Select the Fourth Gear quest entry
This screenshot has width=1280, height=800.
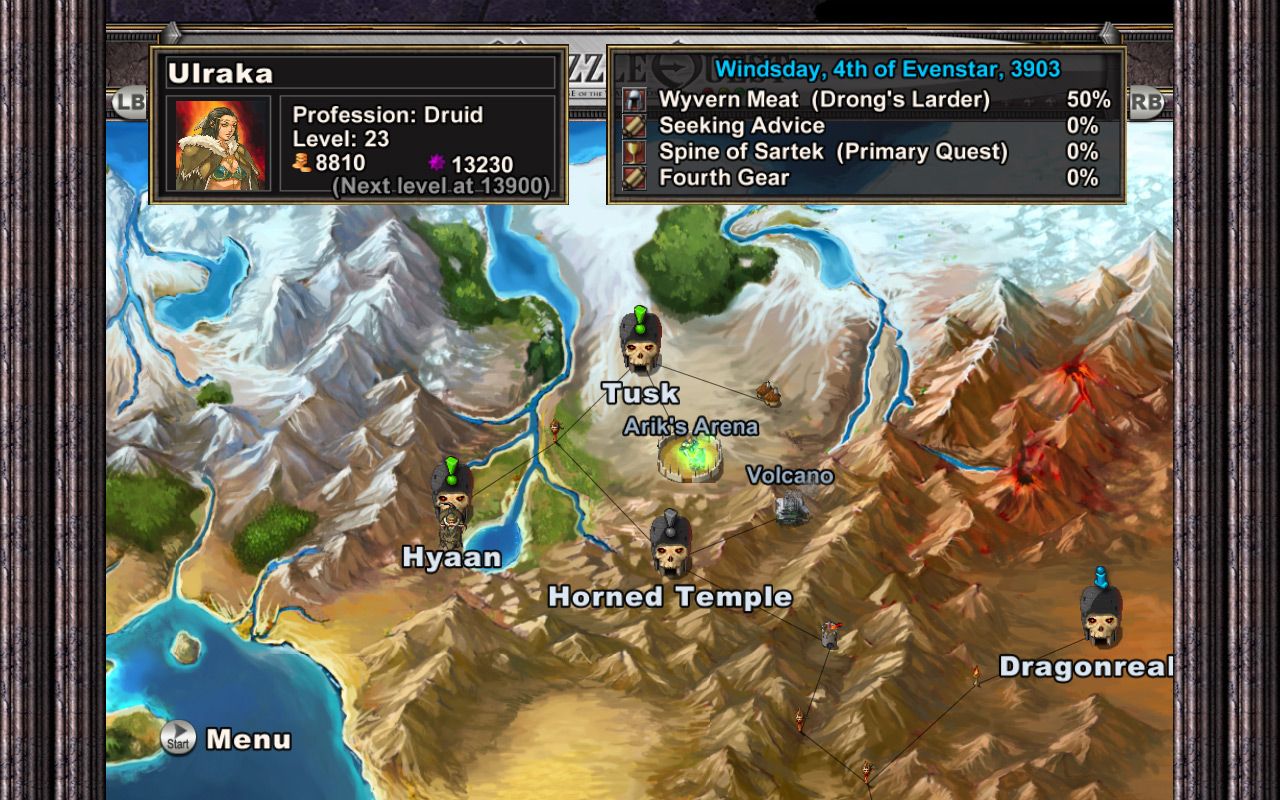pos(724,177)
